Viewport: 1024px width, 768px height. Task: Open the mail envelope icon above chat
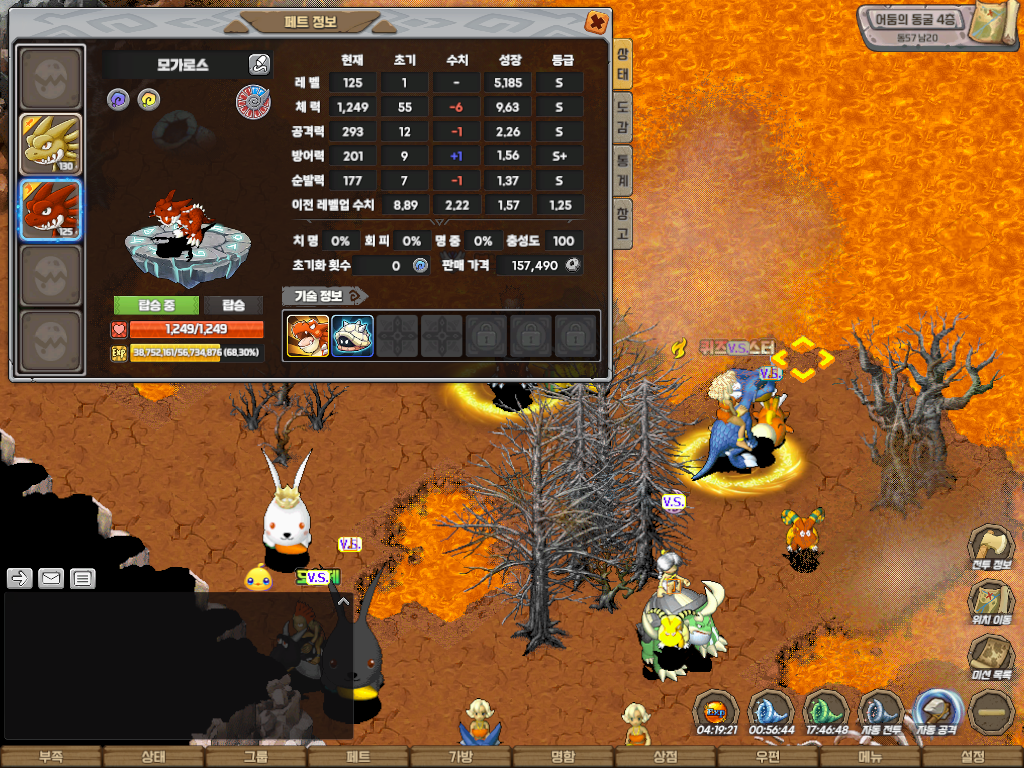point(51,578)
